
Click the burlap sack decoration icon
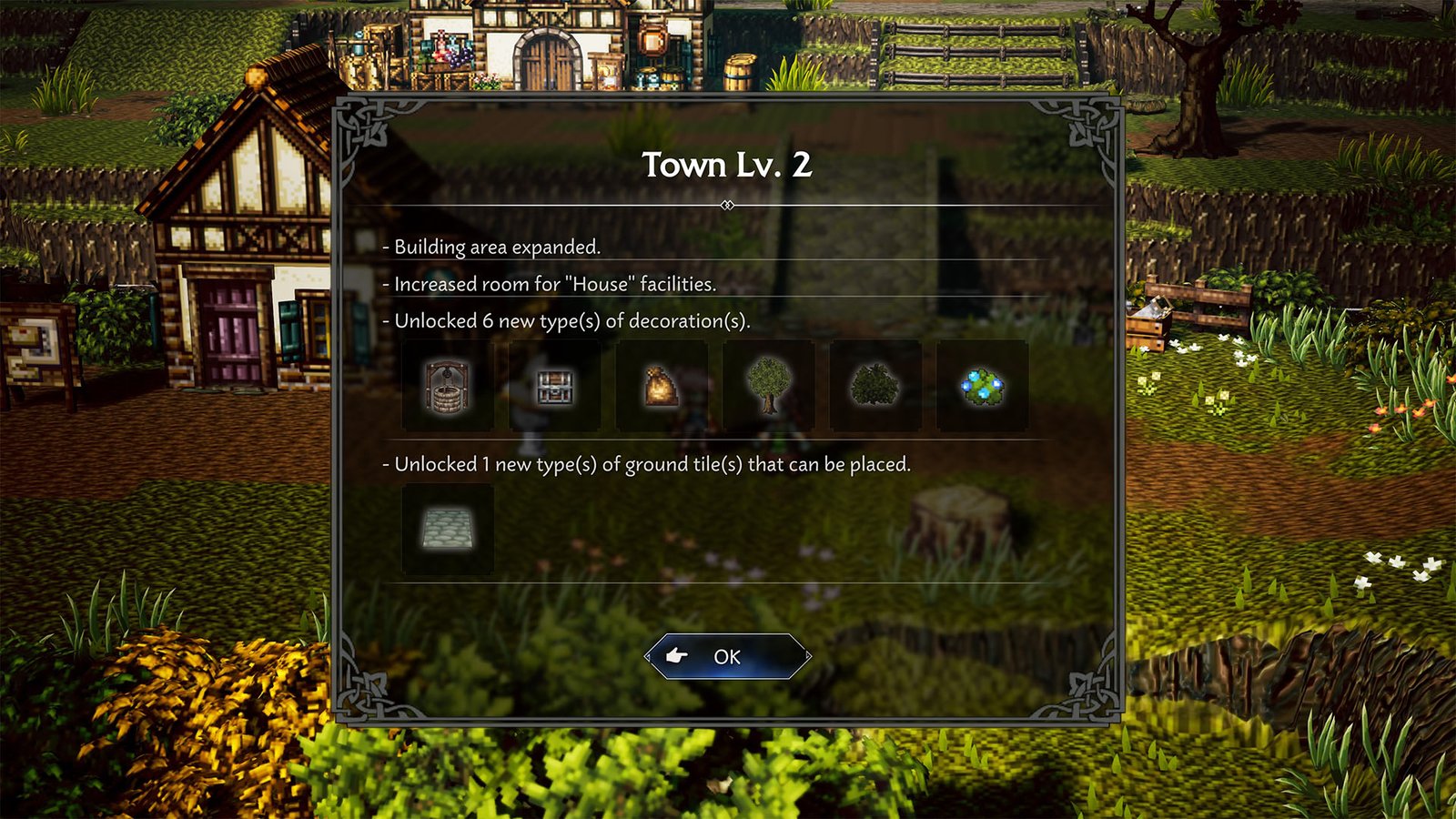pyautogui.click(x=662, y=385)
